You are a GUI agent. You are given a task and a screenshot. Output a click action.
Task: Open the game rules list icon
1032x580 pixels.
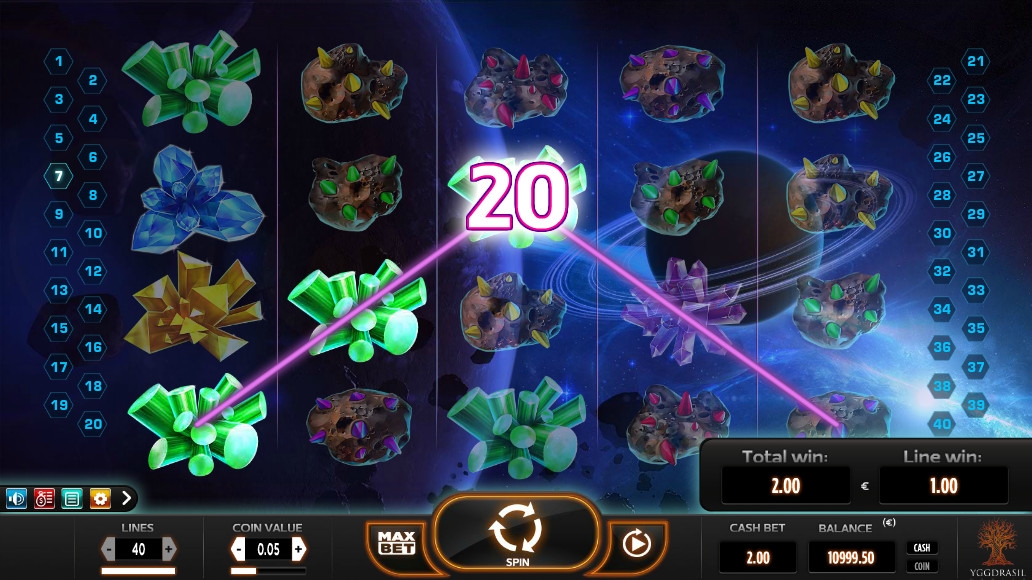[72, 497]
